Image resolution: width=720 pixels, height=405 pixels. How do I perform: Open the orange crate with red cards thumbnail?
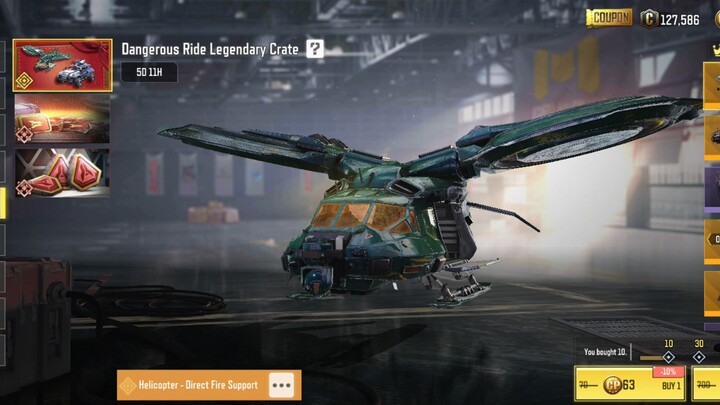(62, 120)
